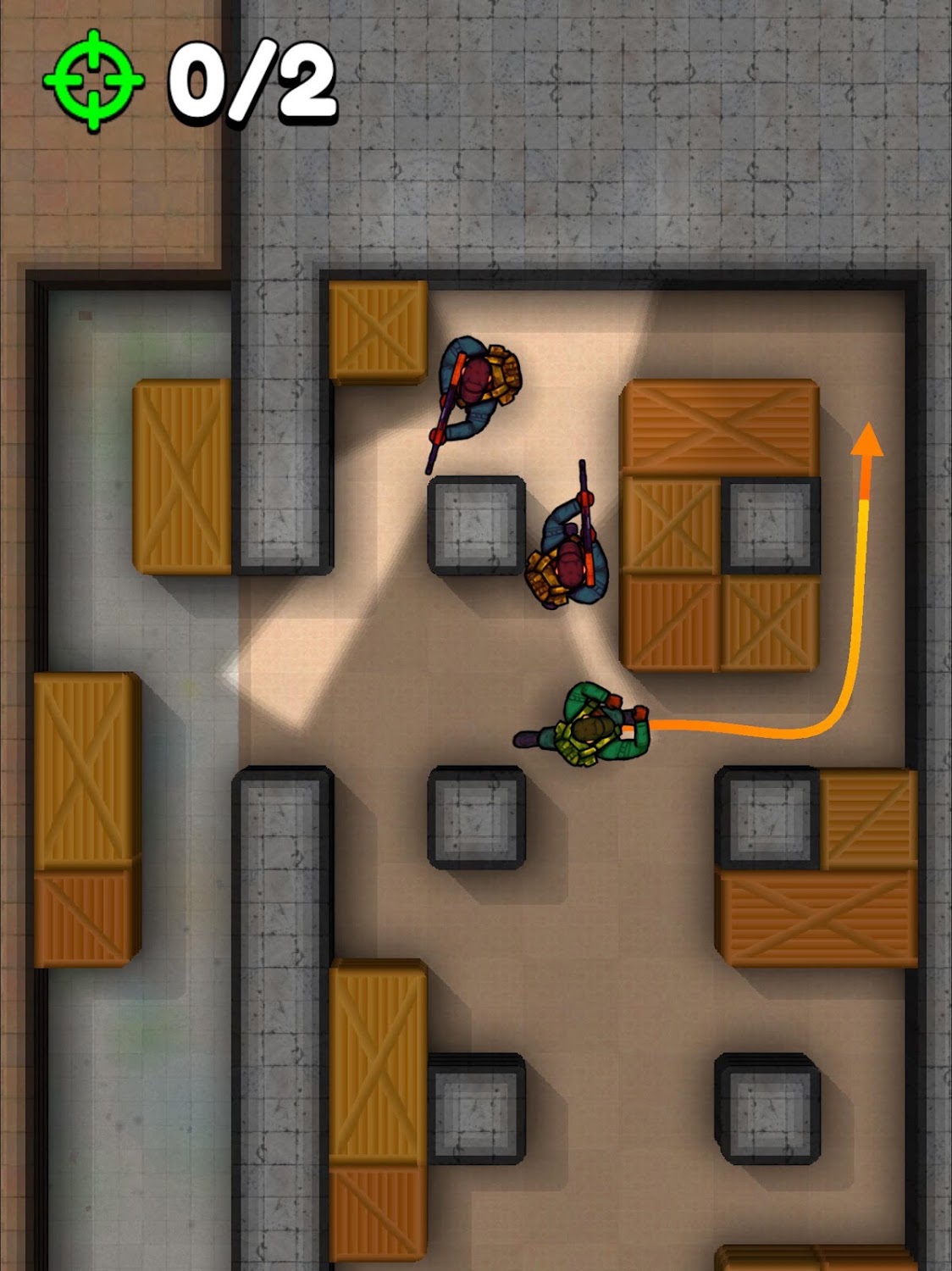Image resolution: width=952 pixels, height=1271 pixels.
Task: Click the green crosshair target icon
Action: click(93, 80)
